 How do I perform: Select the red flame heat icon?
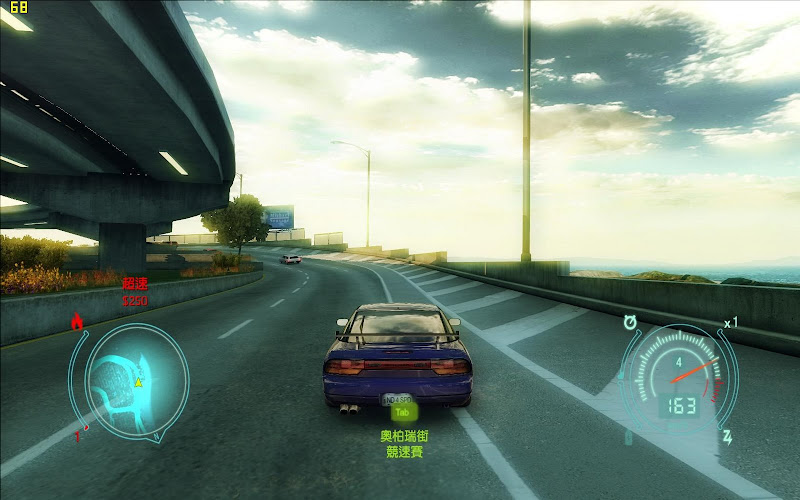tap(77, 321)
